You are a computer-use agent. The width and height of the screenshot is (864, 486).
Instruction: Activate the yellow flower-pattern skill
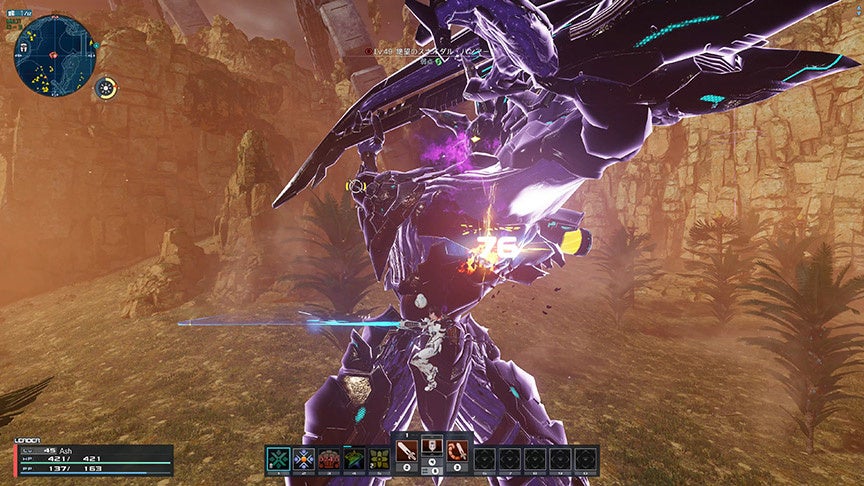pyautogui.click(x=379, y=460)
